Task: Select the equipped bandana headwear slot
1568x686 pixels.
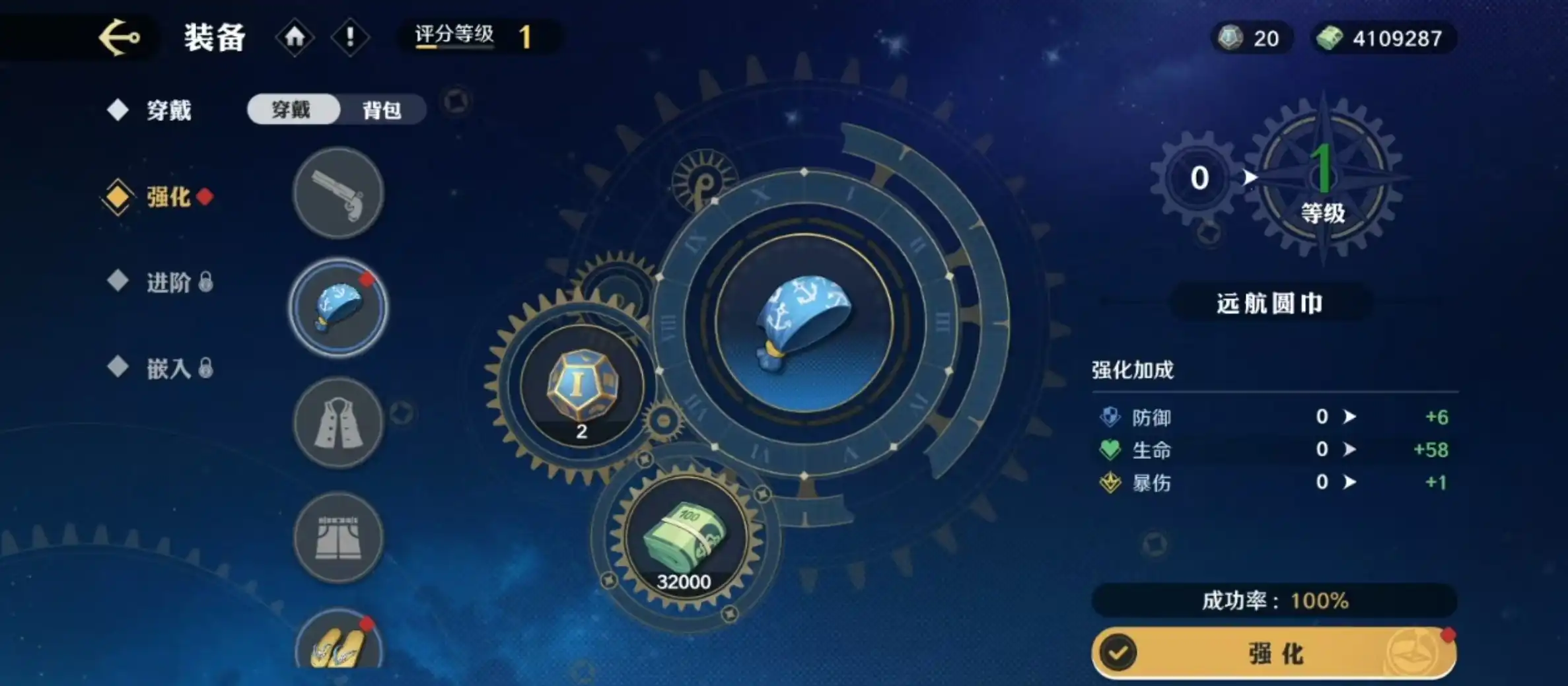Action: (x=338, y=308)
